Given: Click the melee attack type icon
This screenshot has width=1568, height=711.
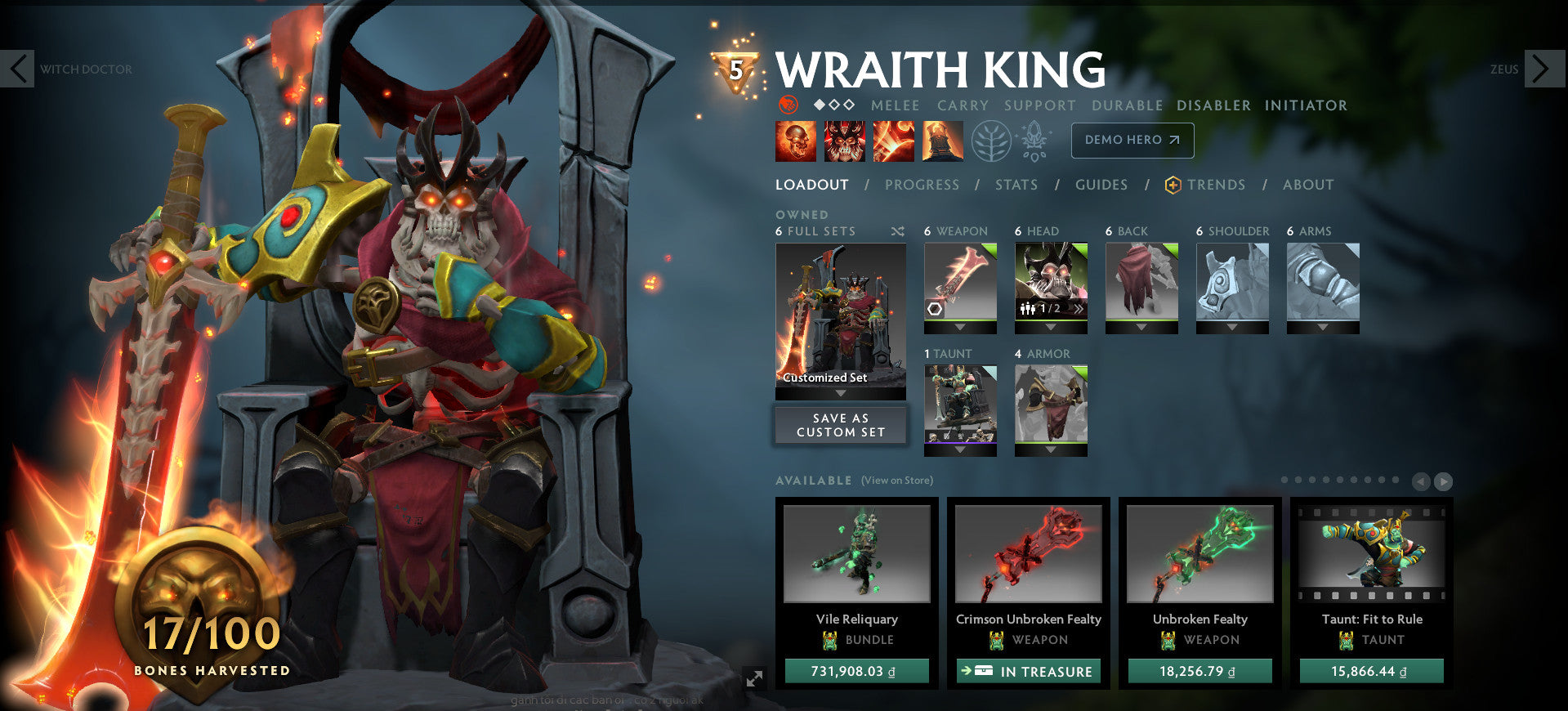Looking at the screenshot, I should click(x=788, y=105).
